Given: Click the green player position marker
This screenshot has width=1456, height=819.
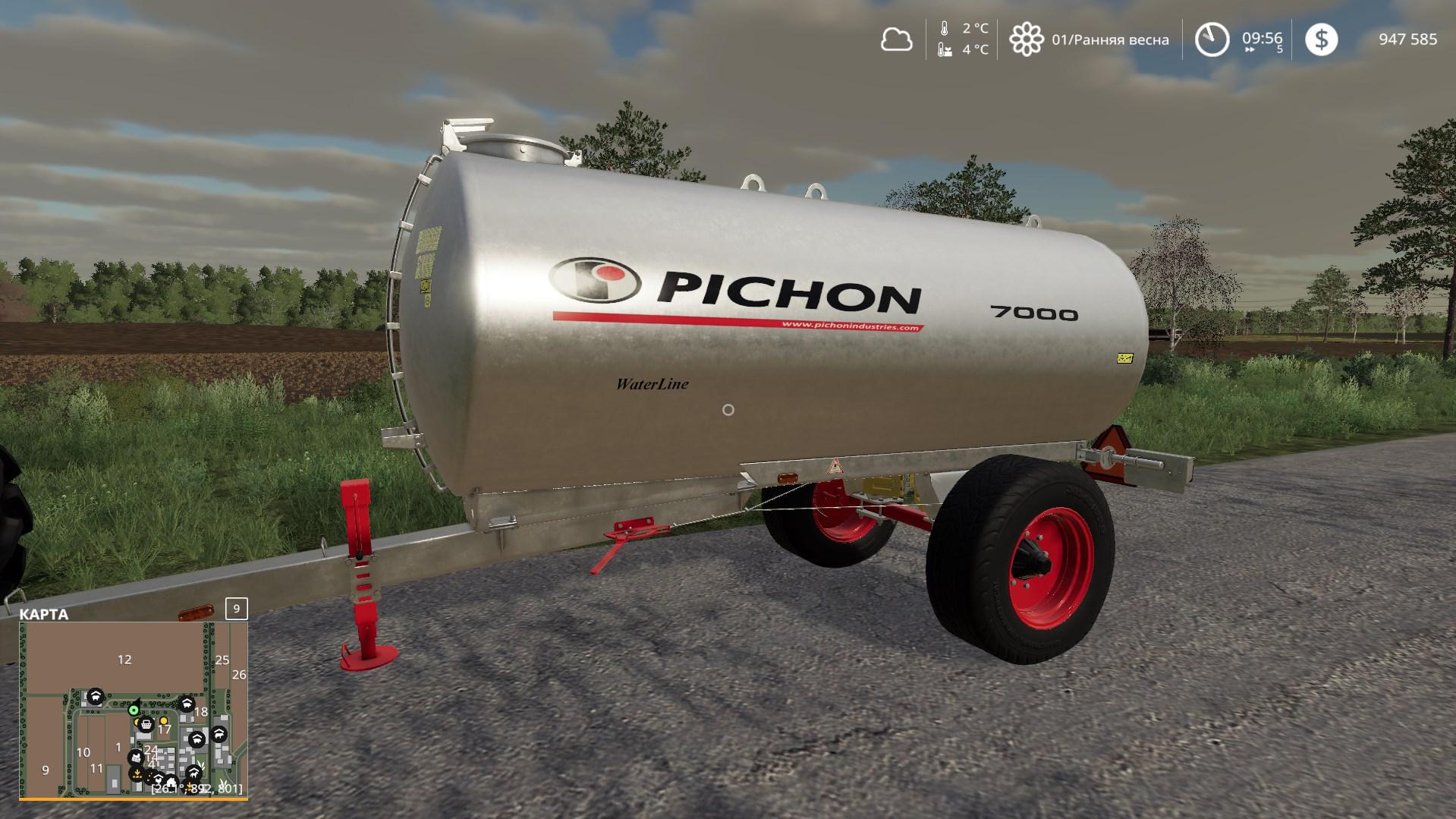Looking at the screenshot, I should [134, 710].
